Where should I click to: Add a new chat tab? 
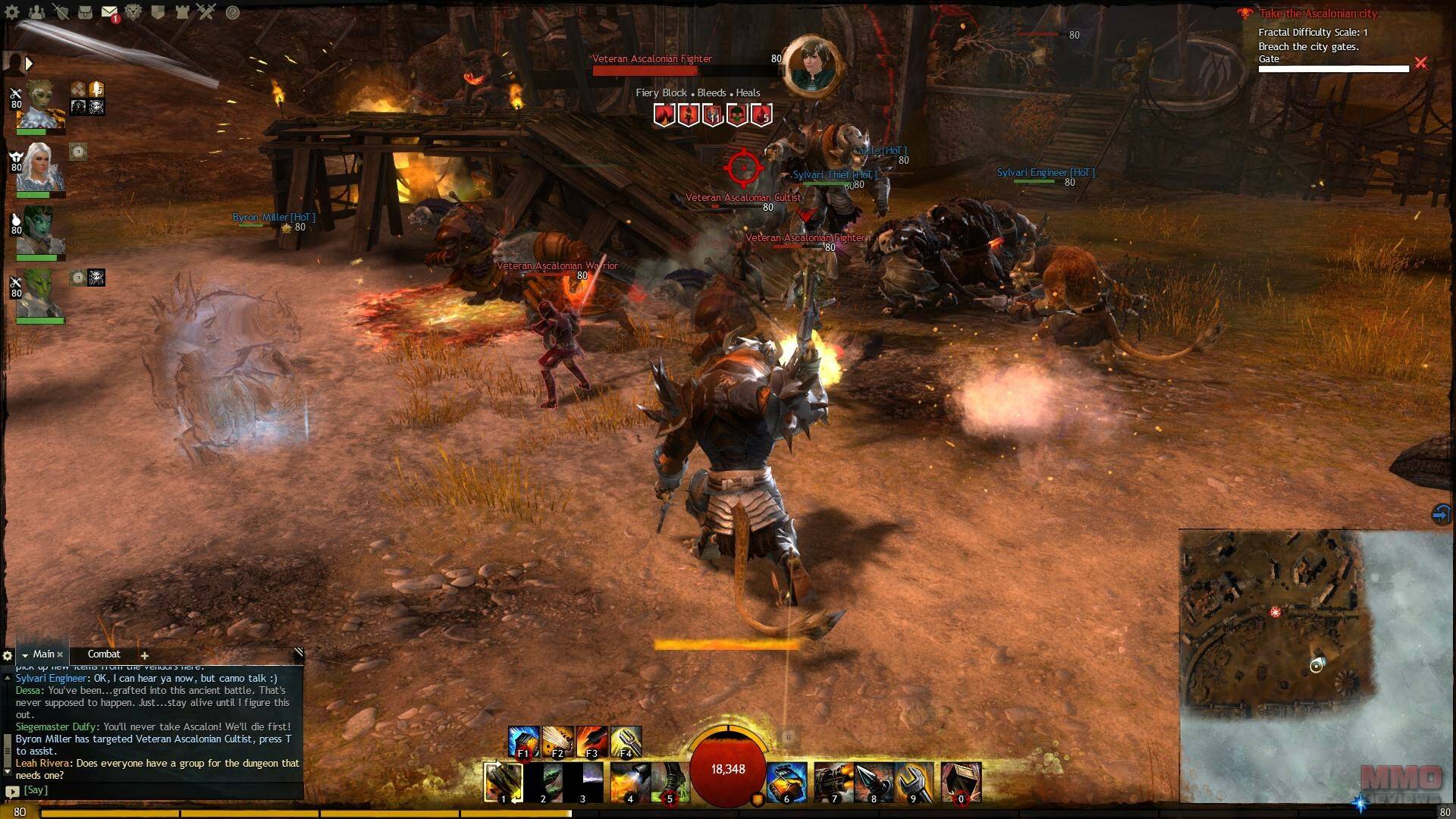click(144, 655)
